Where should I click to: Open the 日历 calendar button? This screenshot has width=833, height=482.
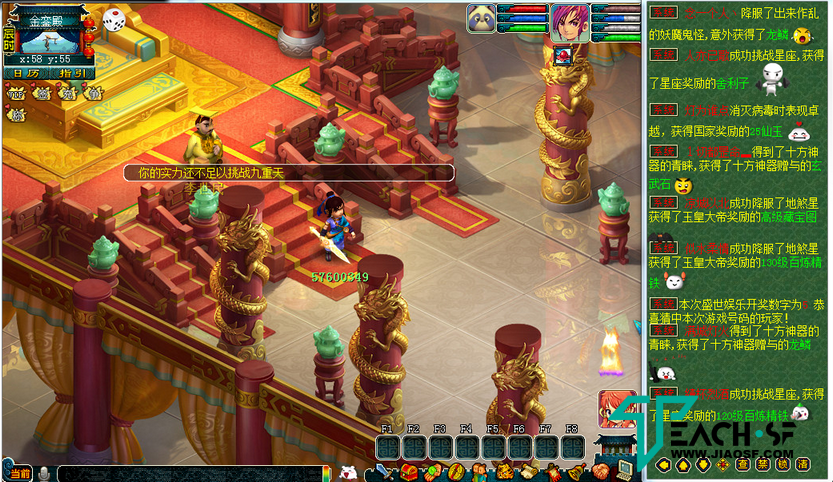25,73
